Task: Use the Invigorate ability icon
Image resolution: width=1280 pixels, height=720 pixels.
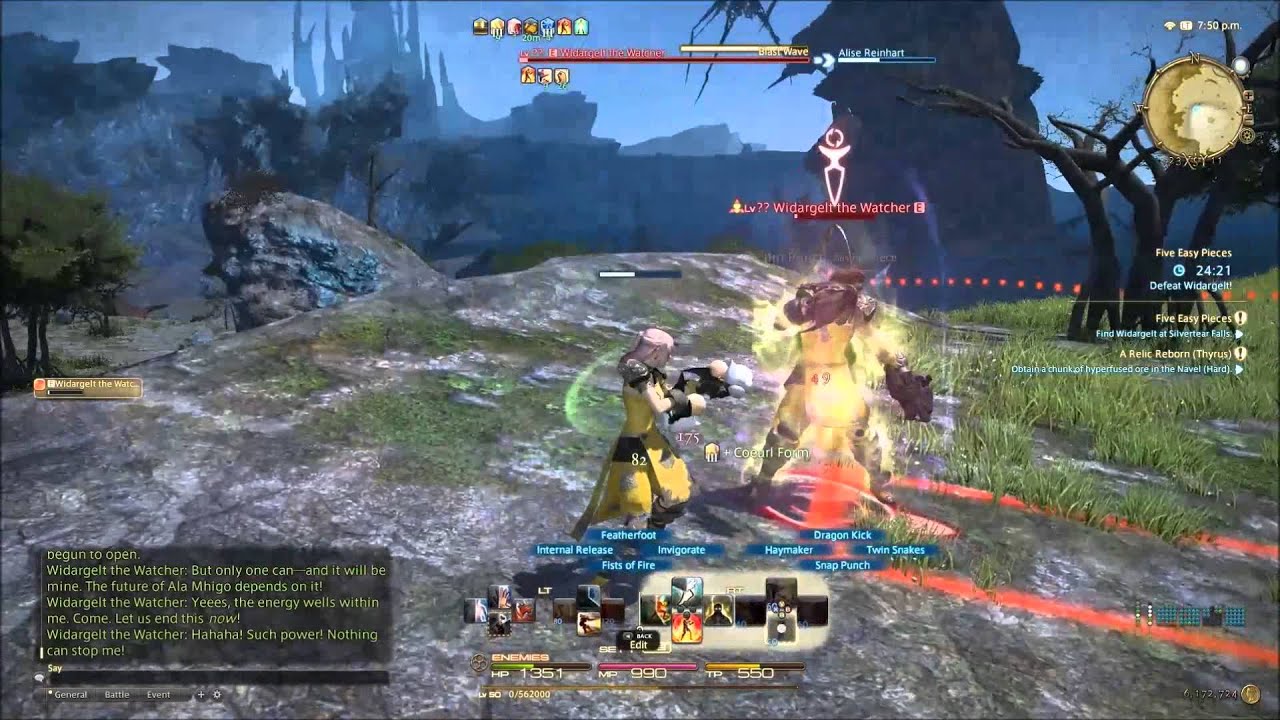Action: pos(717,606)
